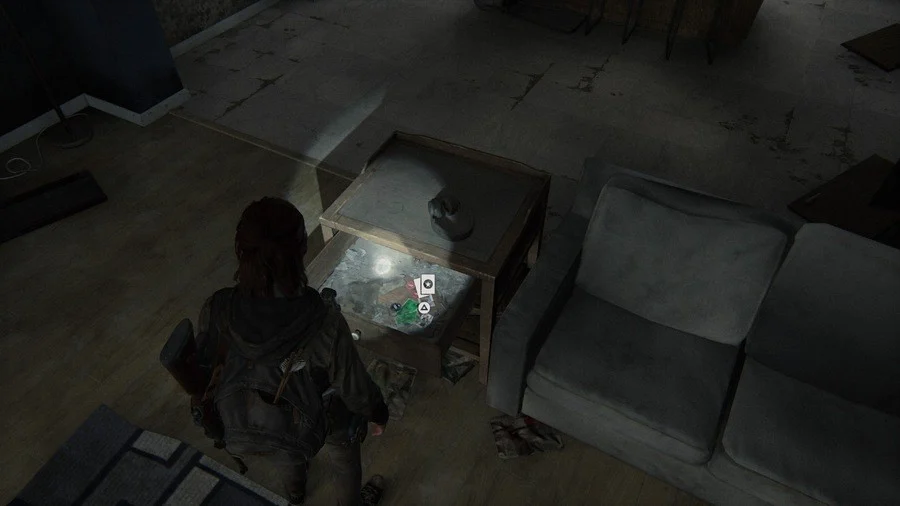Pick up the trading card collectible icon
The height and width of the screenshot is (506, 900).
(427, 285)
